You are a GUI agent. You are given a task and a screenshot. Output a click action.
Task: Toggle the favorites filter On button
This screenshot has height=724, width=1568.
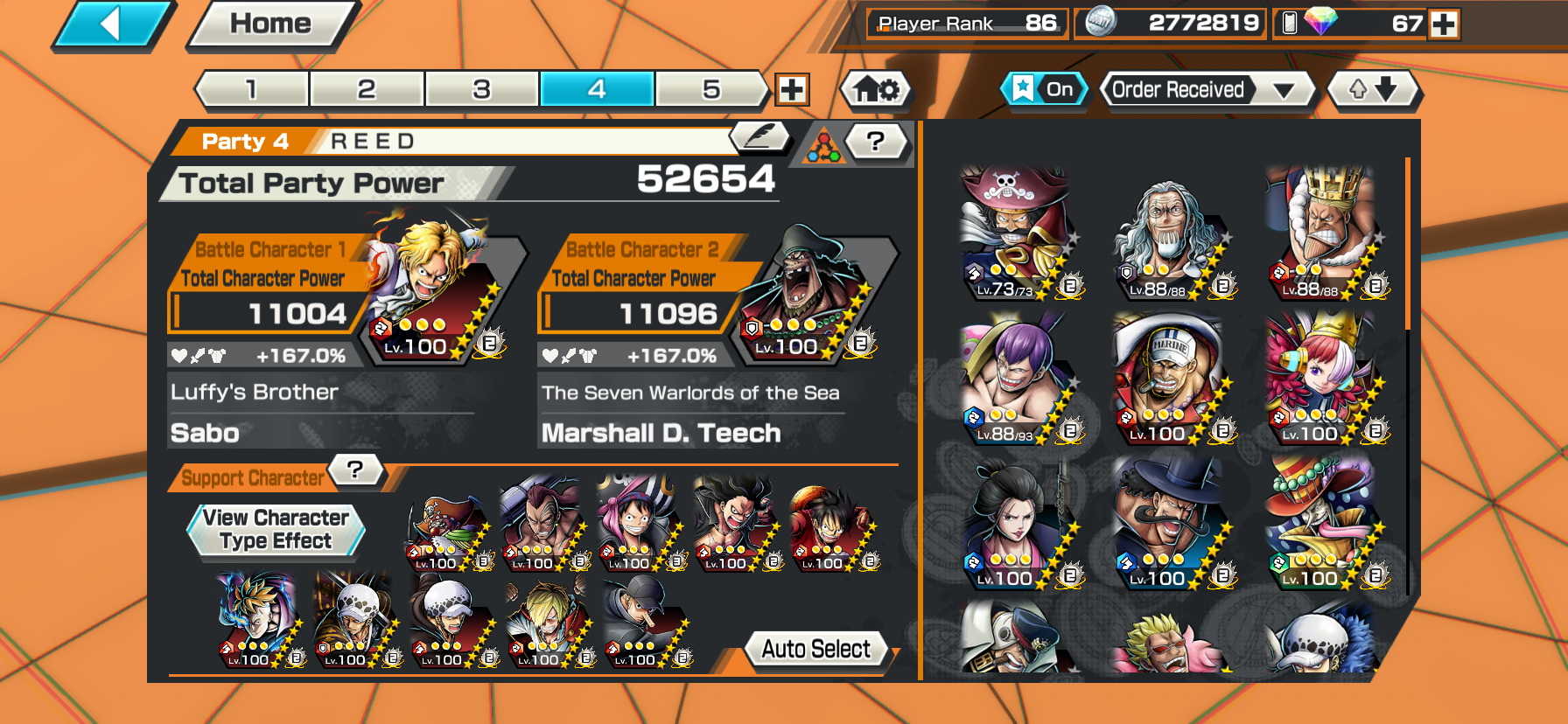(1044, 89)
